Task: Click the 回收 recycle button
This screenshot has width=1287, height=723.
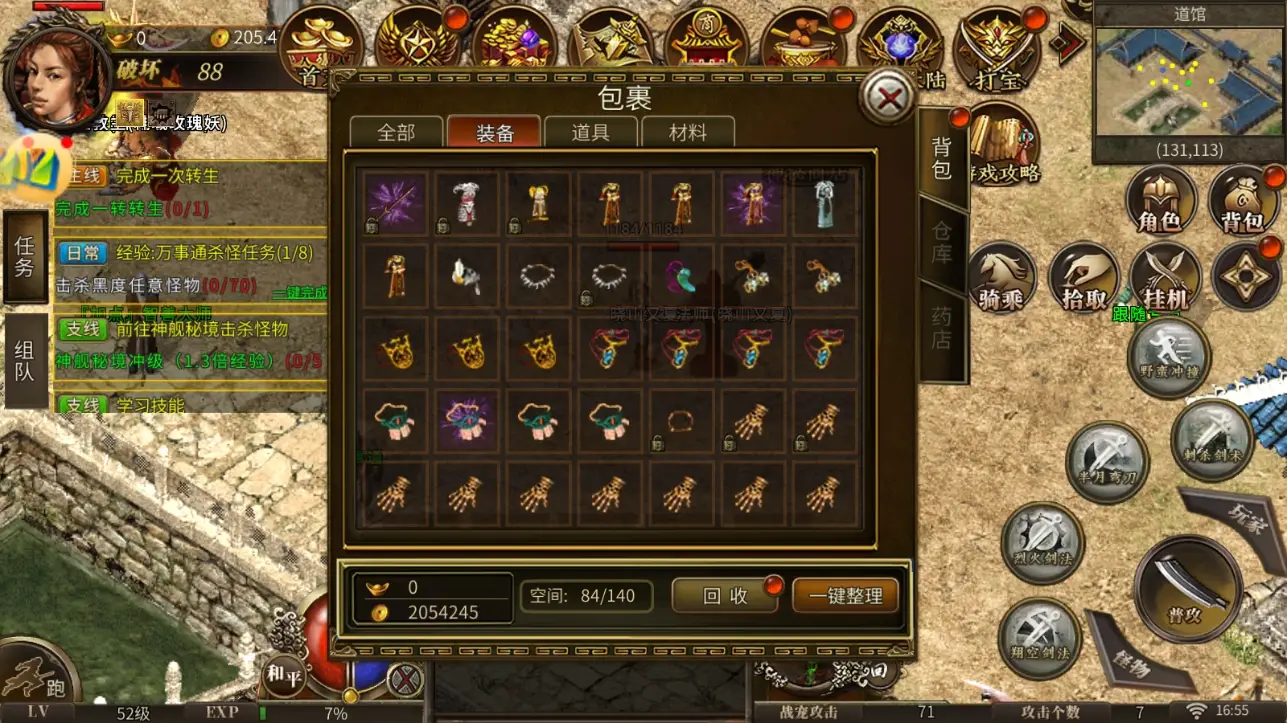Action: (725, 596)
